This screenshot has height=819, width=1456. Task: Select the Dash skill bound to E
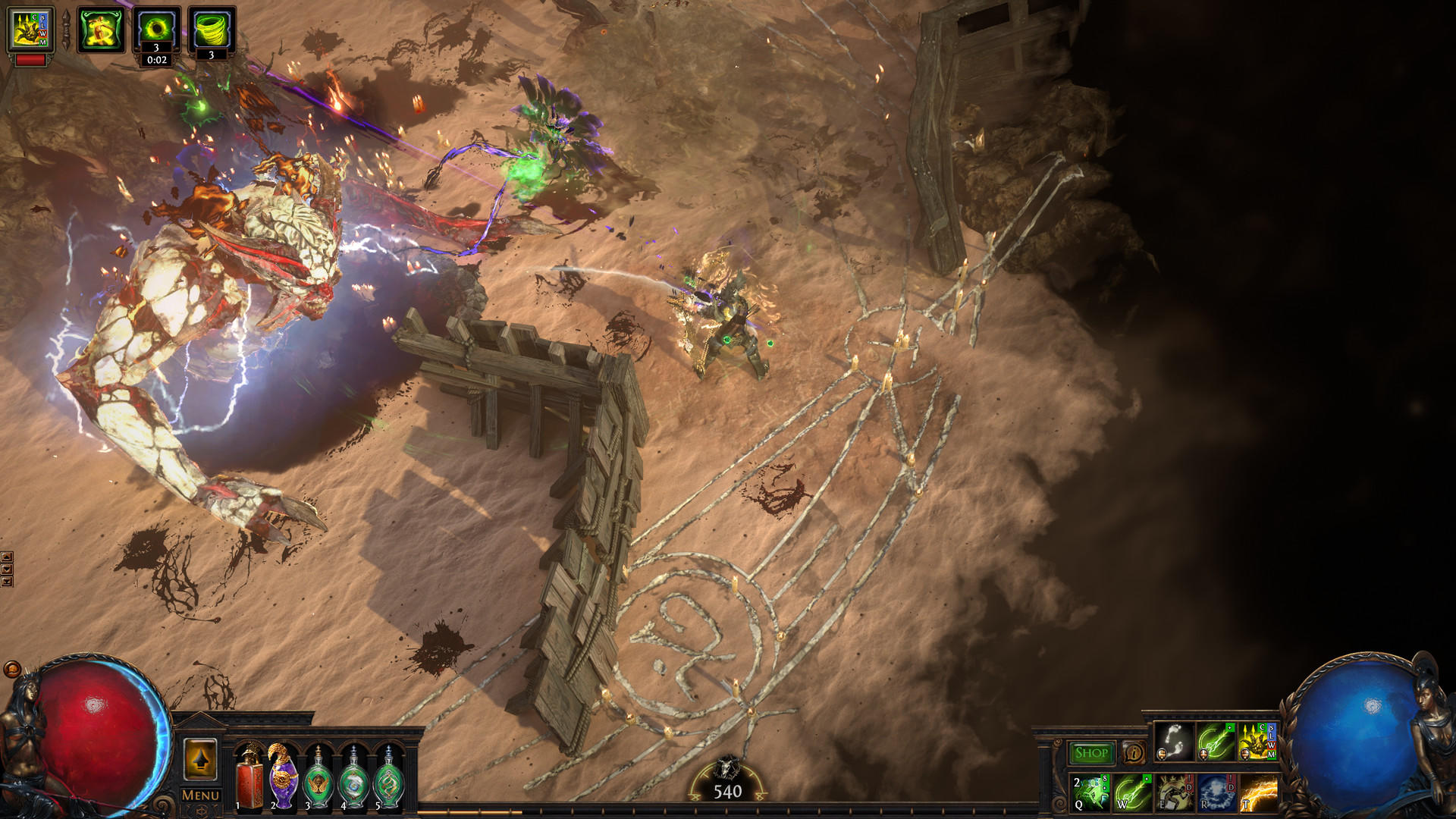[x=1176, y=794]
